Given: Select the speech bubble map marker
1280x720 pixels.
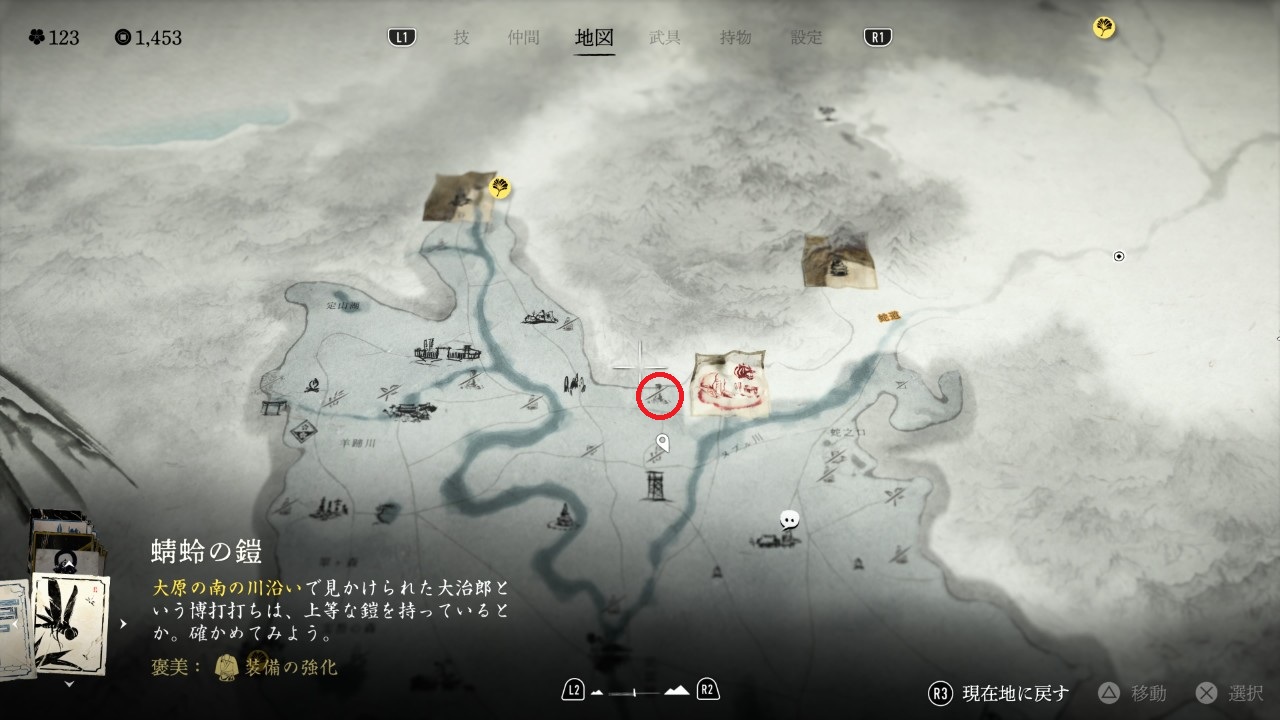Looking at the screenshot, I should click(790, 519).
